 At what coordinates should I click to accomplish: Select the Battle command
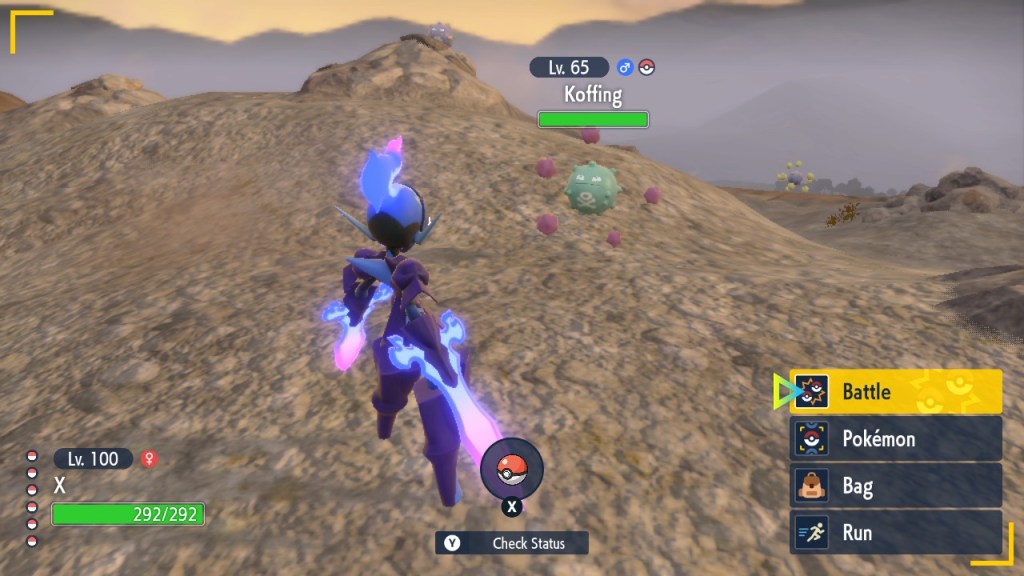coord(896,392)
